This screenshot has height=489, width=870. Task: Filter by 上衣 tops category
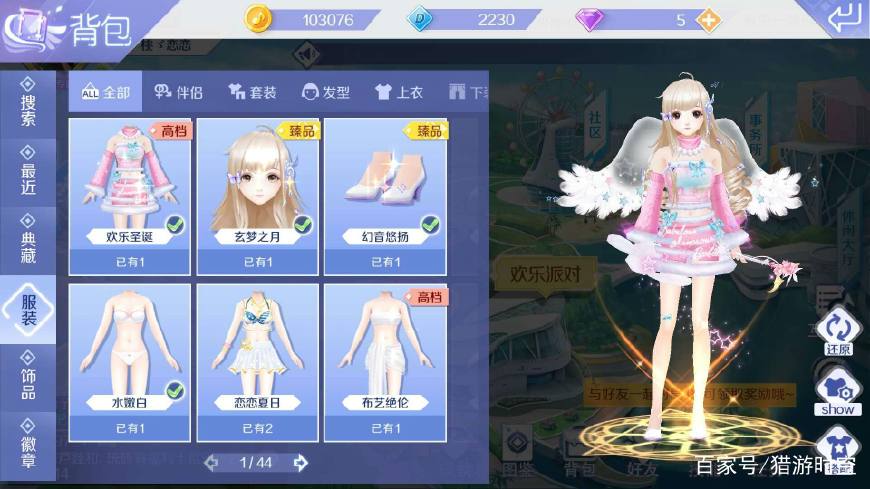coord(399,92)
